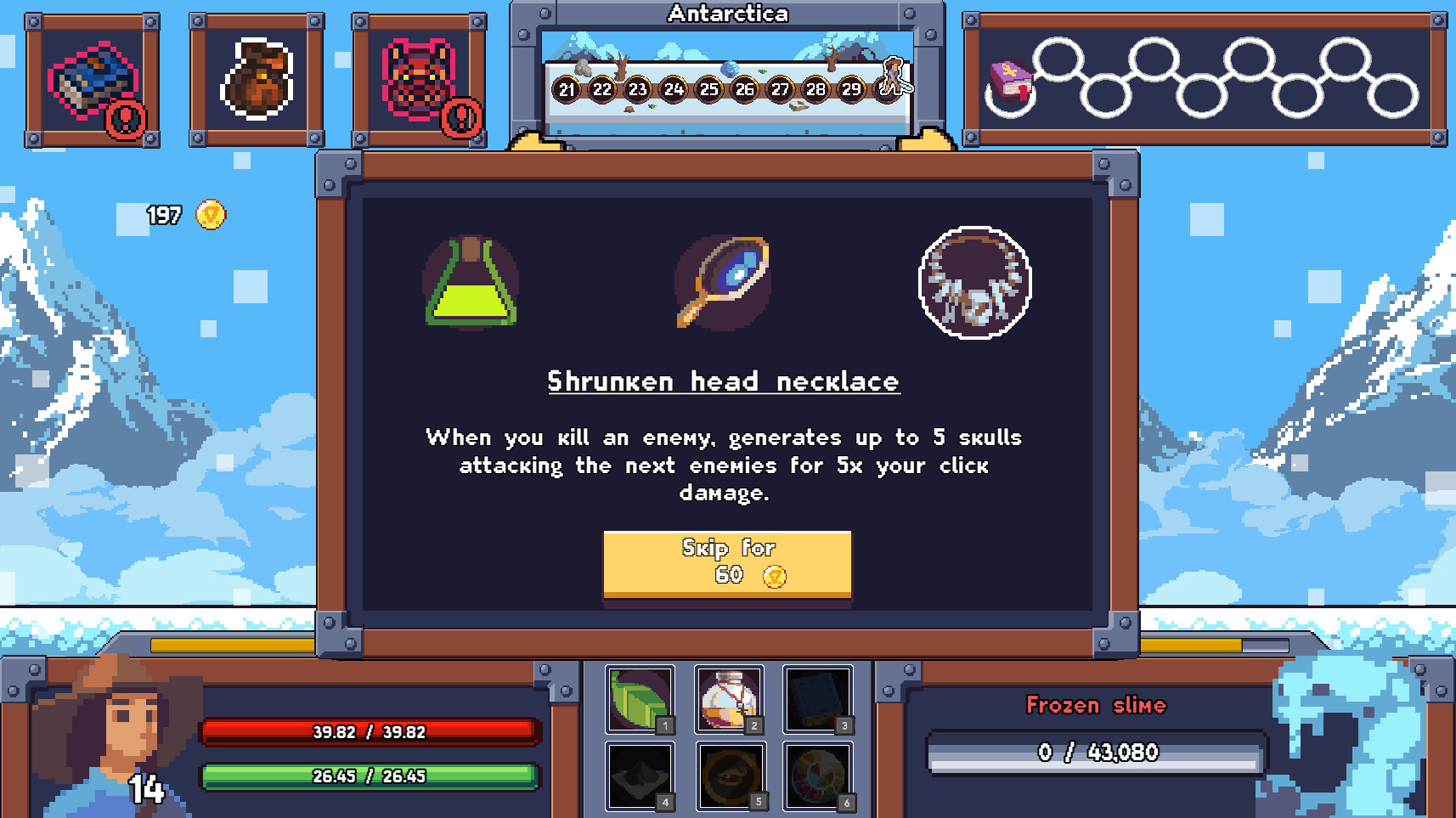Open the blue spellbook ability in slot 3
The height and width of the screenshot is (818, 1456).
point(818,698)
